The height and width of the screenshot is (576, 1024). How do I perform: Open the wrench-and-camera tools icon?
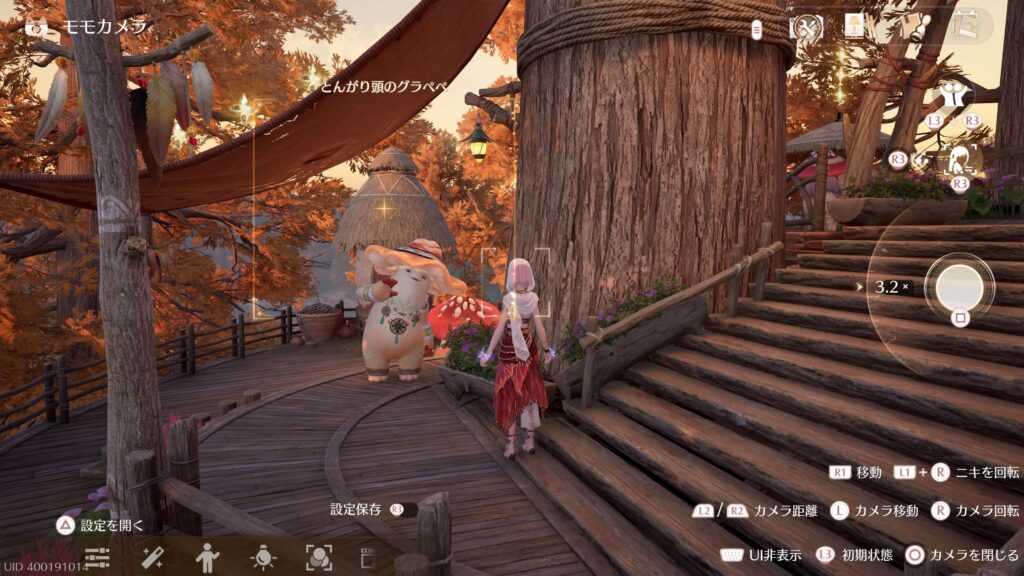tap(805, 27)
